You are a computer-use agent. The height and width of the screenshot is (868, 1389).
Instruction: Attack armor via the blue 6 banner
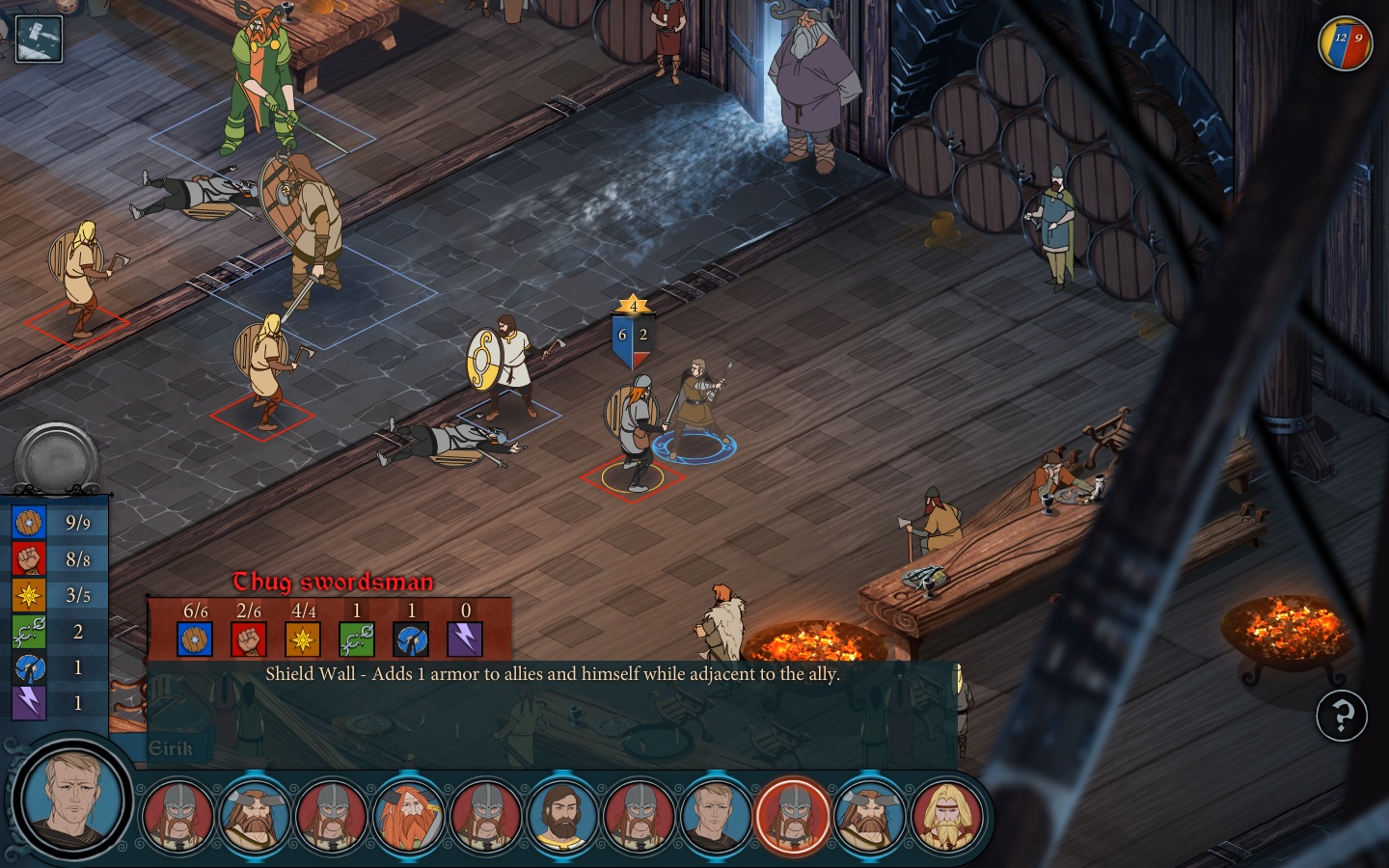point(622,337)
